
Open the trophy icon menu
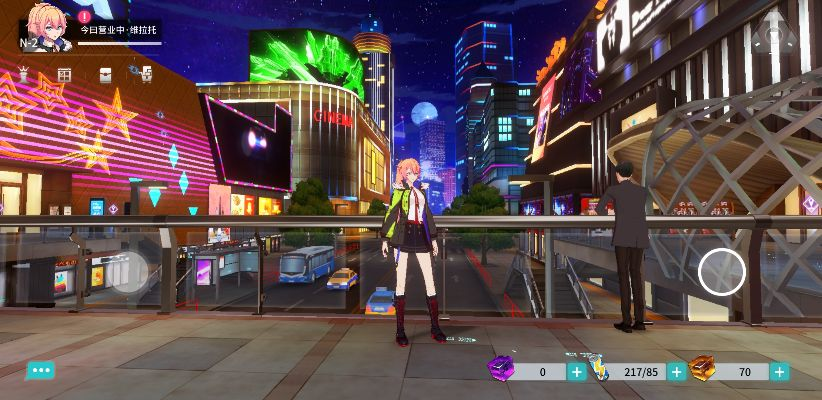24,74
